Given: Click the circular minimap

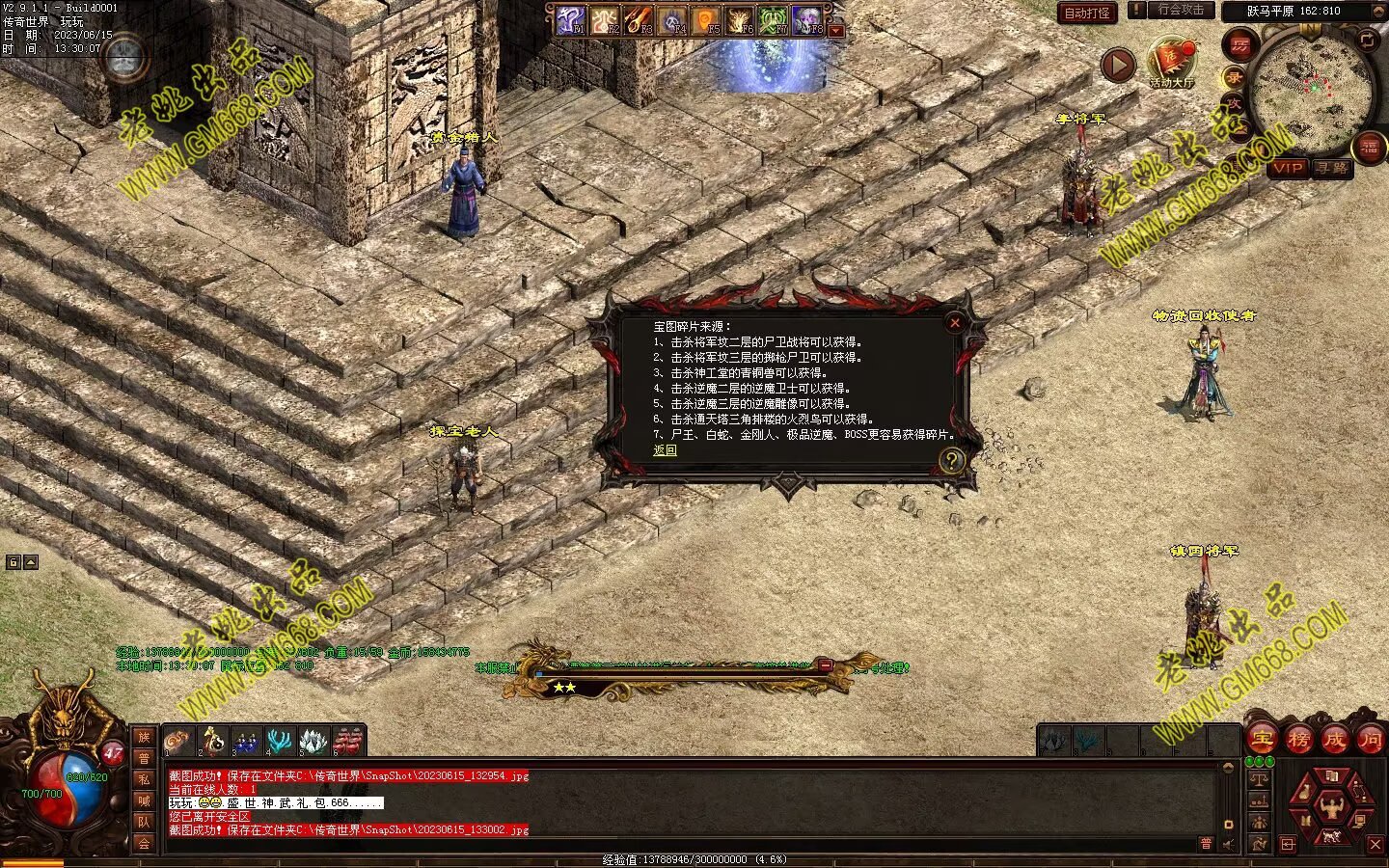Looking at the screenshot, I should [x=1310, y=85].
